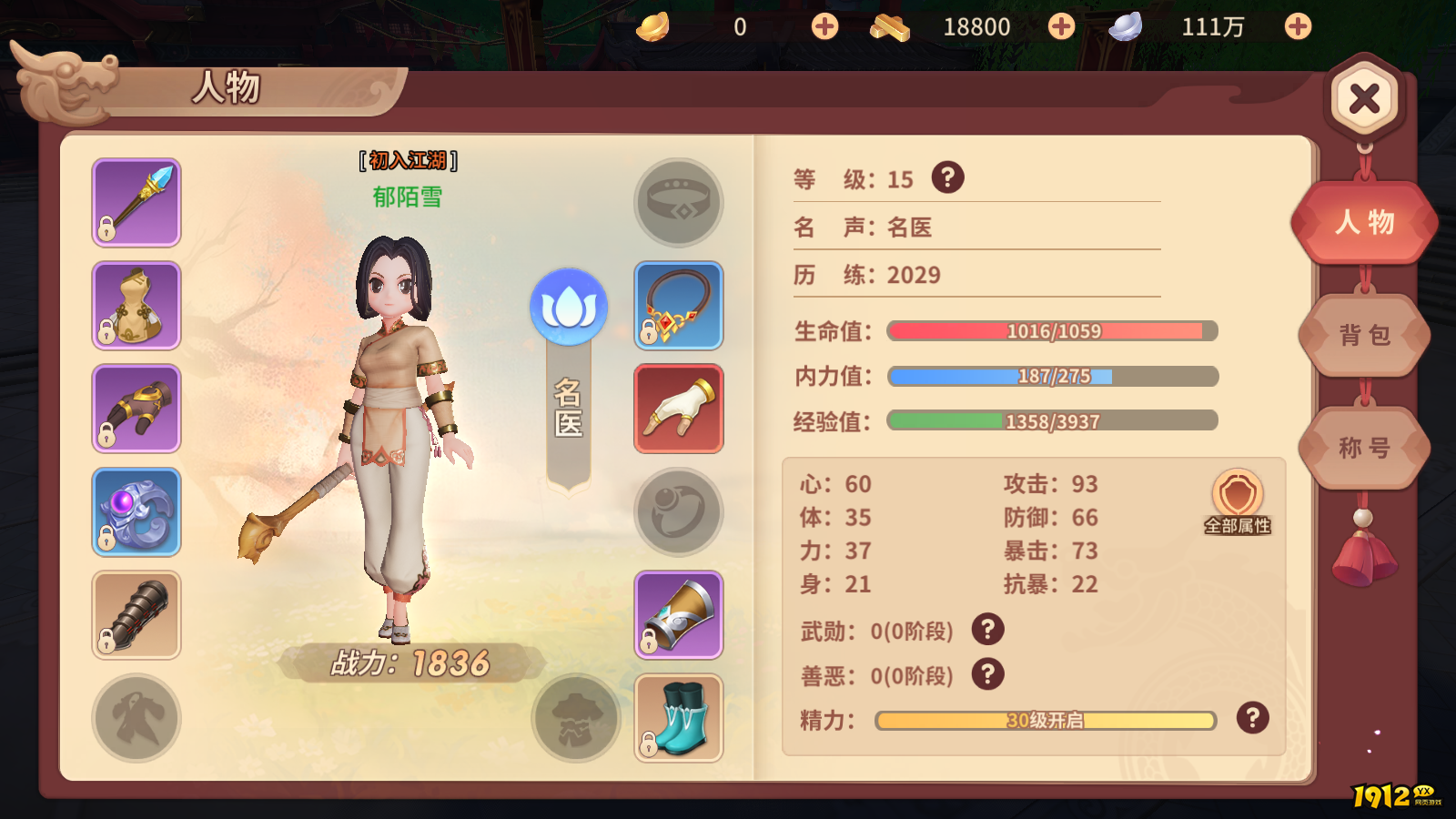
Task: Click the empty ring equipment slot
Action: point(678,511)
